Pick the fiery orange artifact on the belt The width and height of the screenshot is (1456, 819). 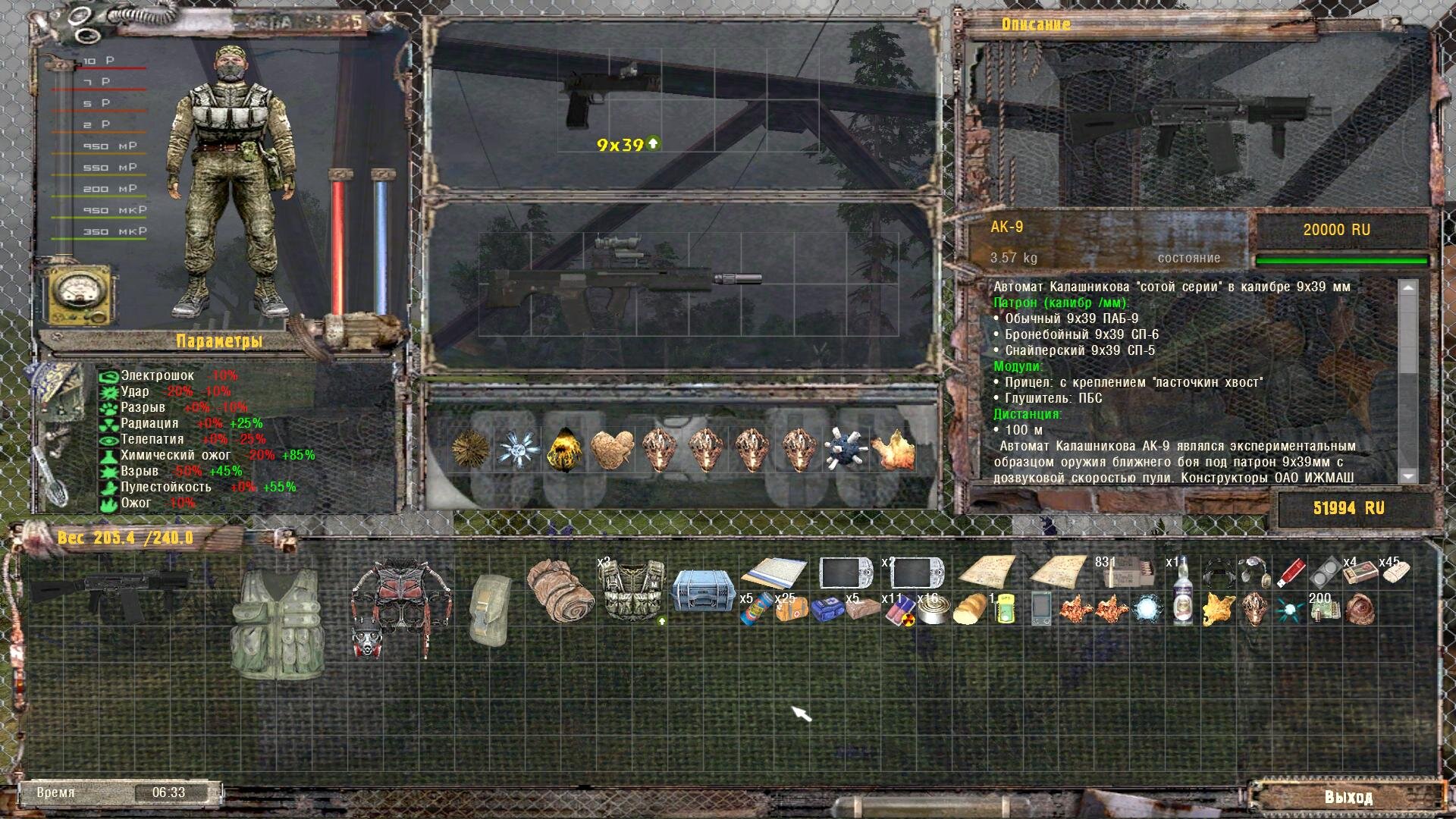893,449
